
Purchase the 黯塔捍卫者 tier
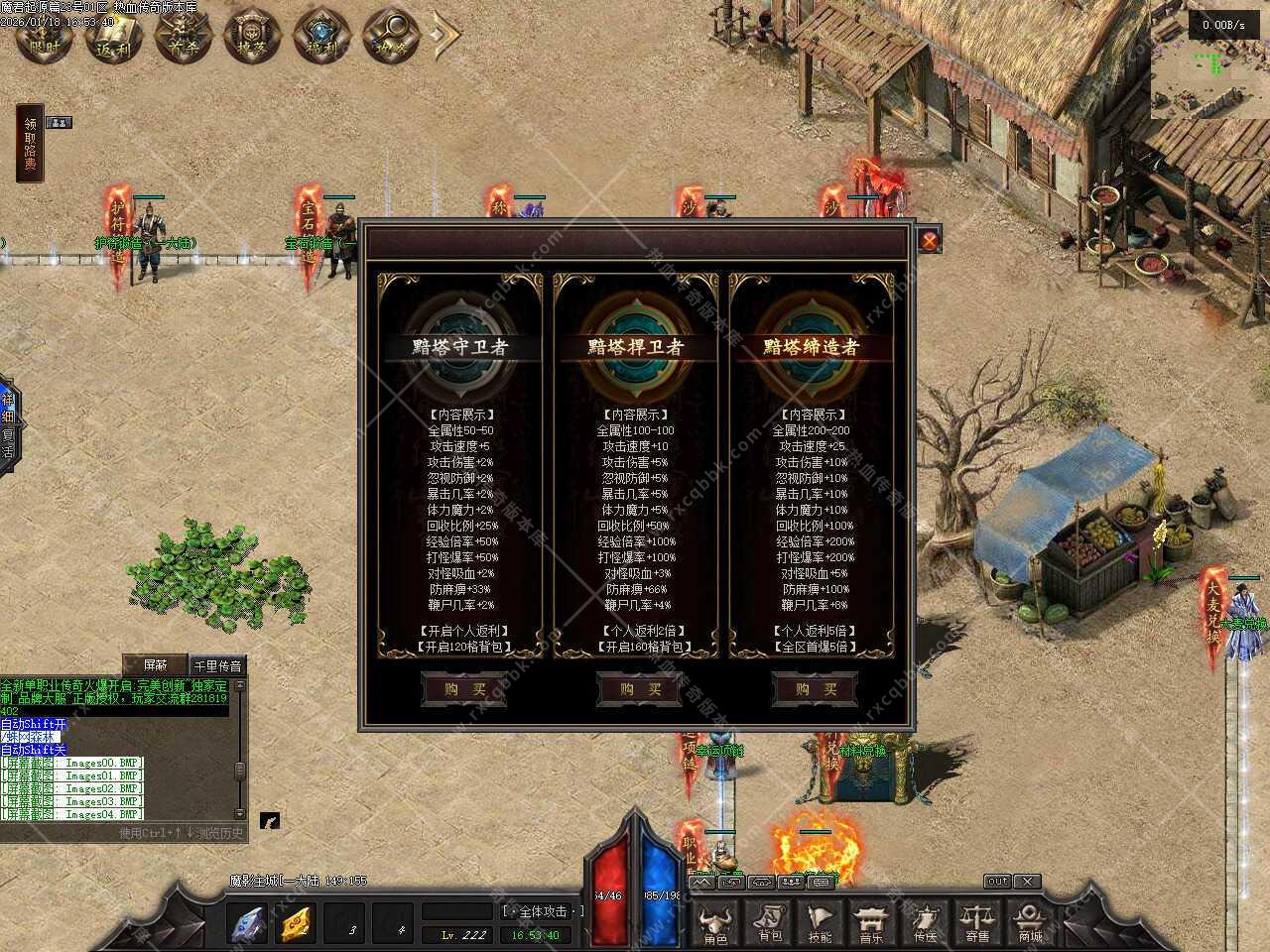tap(640, 689)
